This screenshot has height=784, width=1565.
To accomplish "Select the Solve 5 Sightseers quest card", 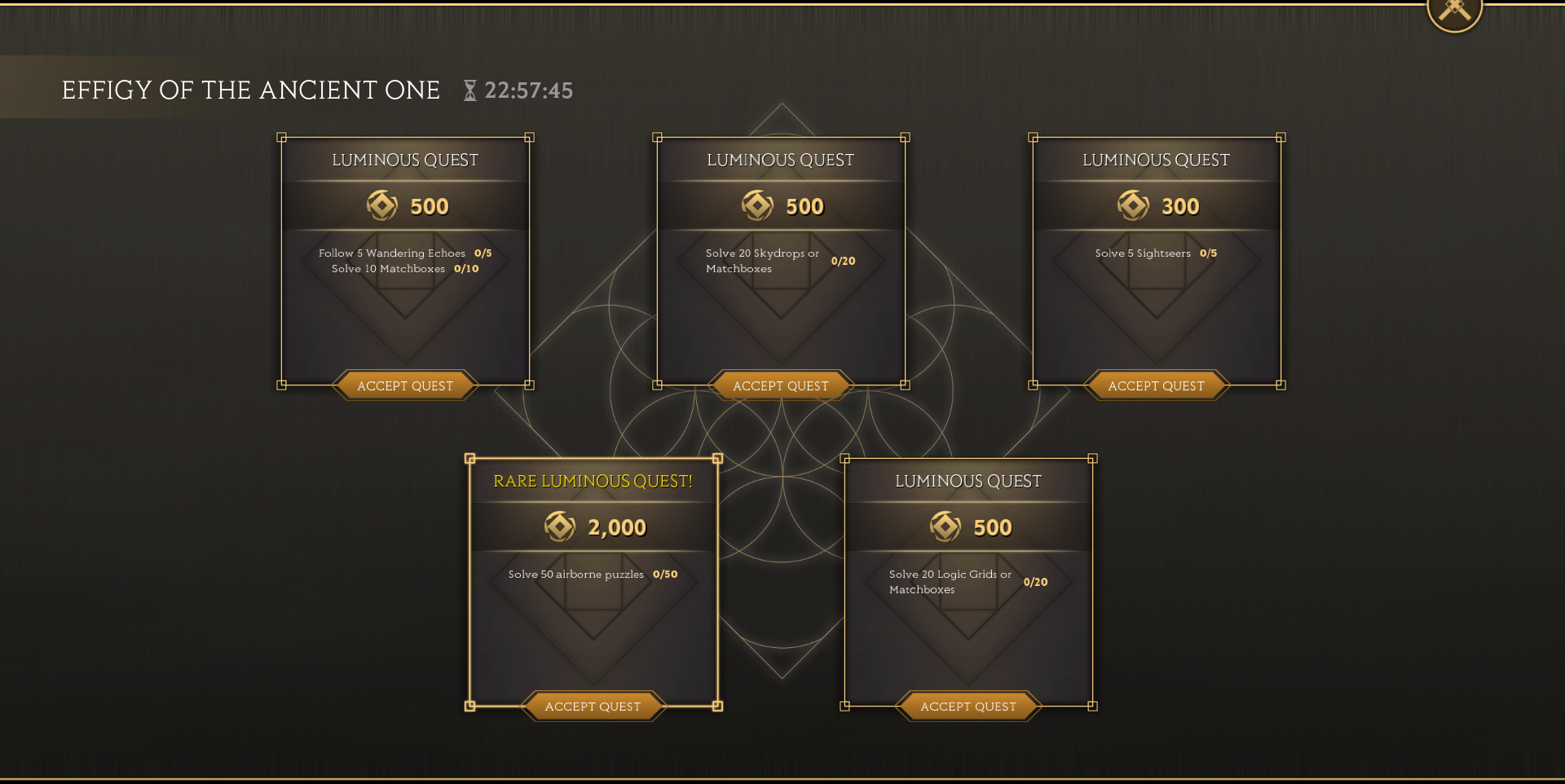I will coord(1155,261).
